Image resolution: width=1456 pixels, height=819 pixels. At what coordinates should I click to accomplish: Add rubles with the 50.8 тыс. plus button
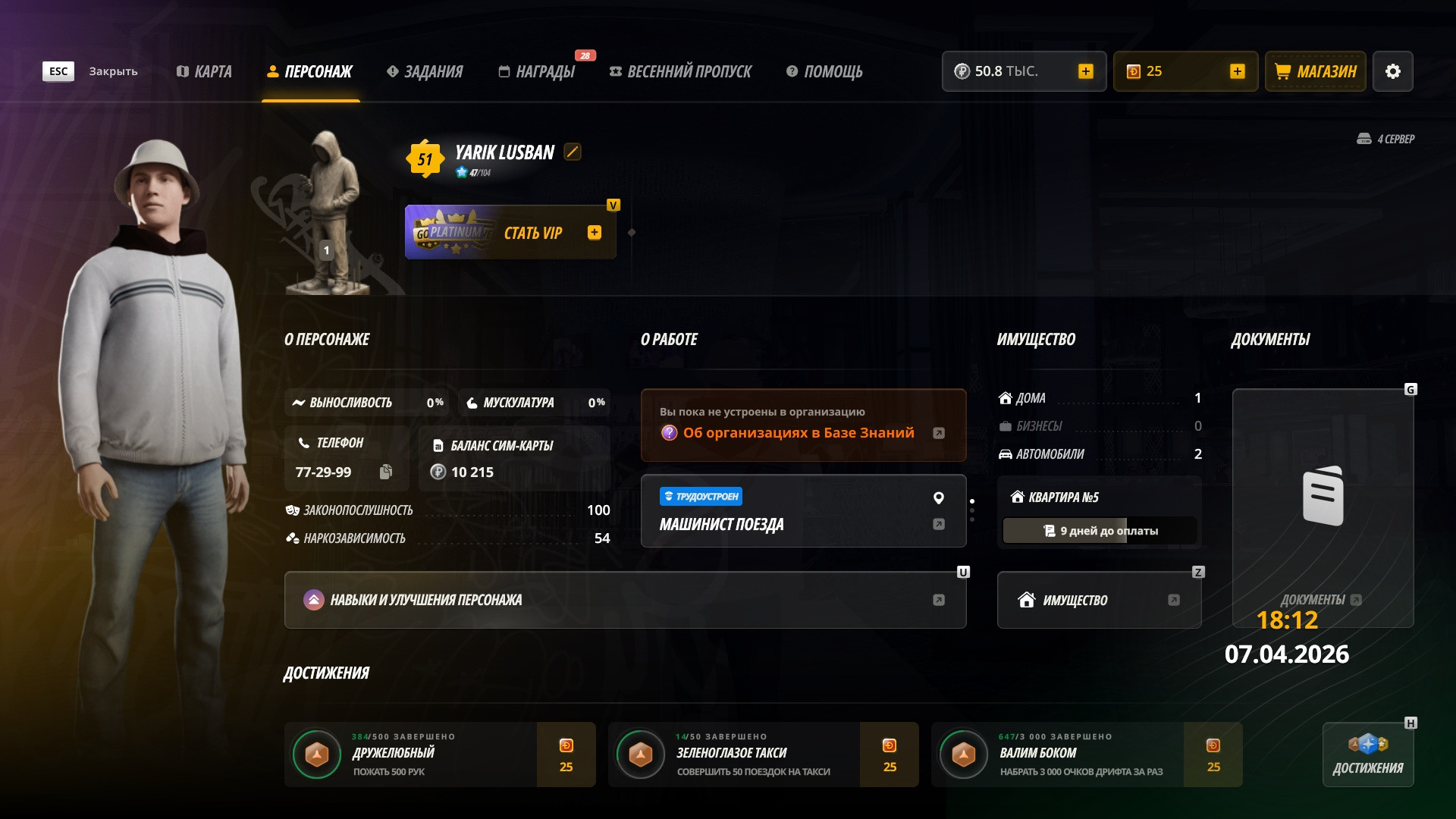point(1085,71)
